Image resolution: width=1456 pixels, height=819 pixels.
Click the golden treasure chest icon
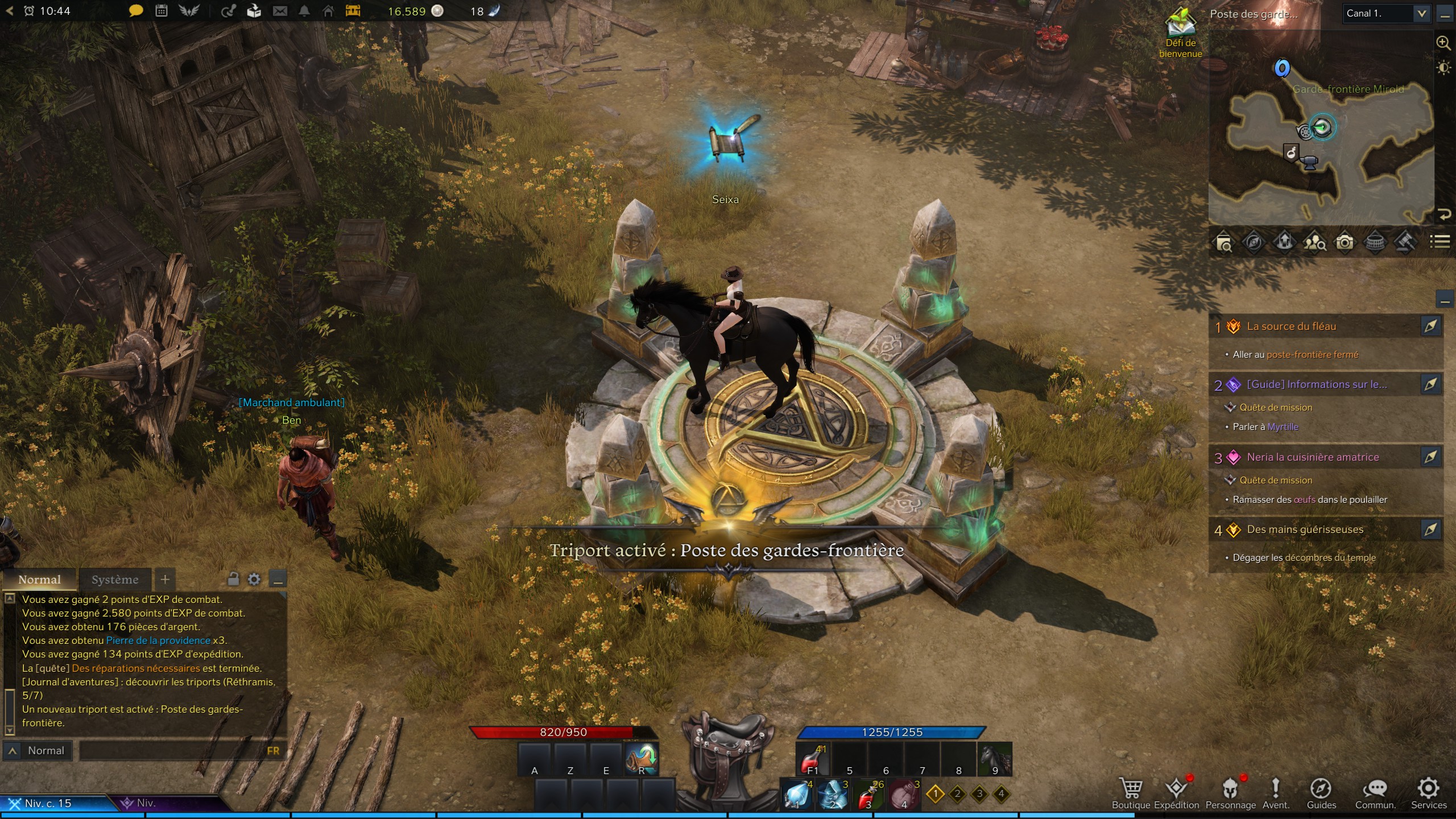pos(353,11)
